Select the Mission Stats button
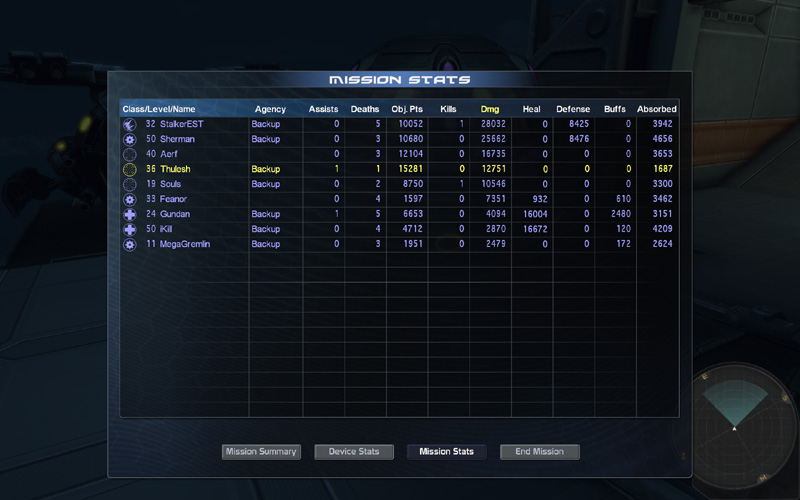 click(x=447, y=452)
